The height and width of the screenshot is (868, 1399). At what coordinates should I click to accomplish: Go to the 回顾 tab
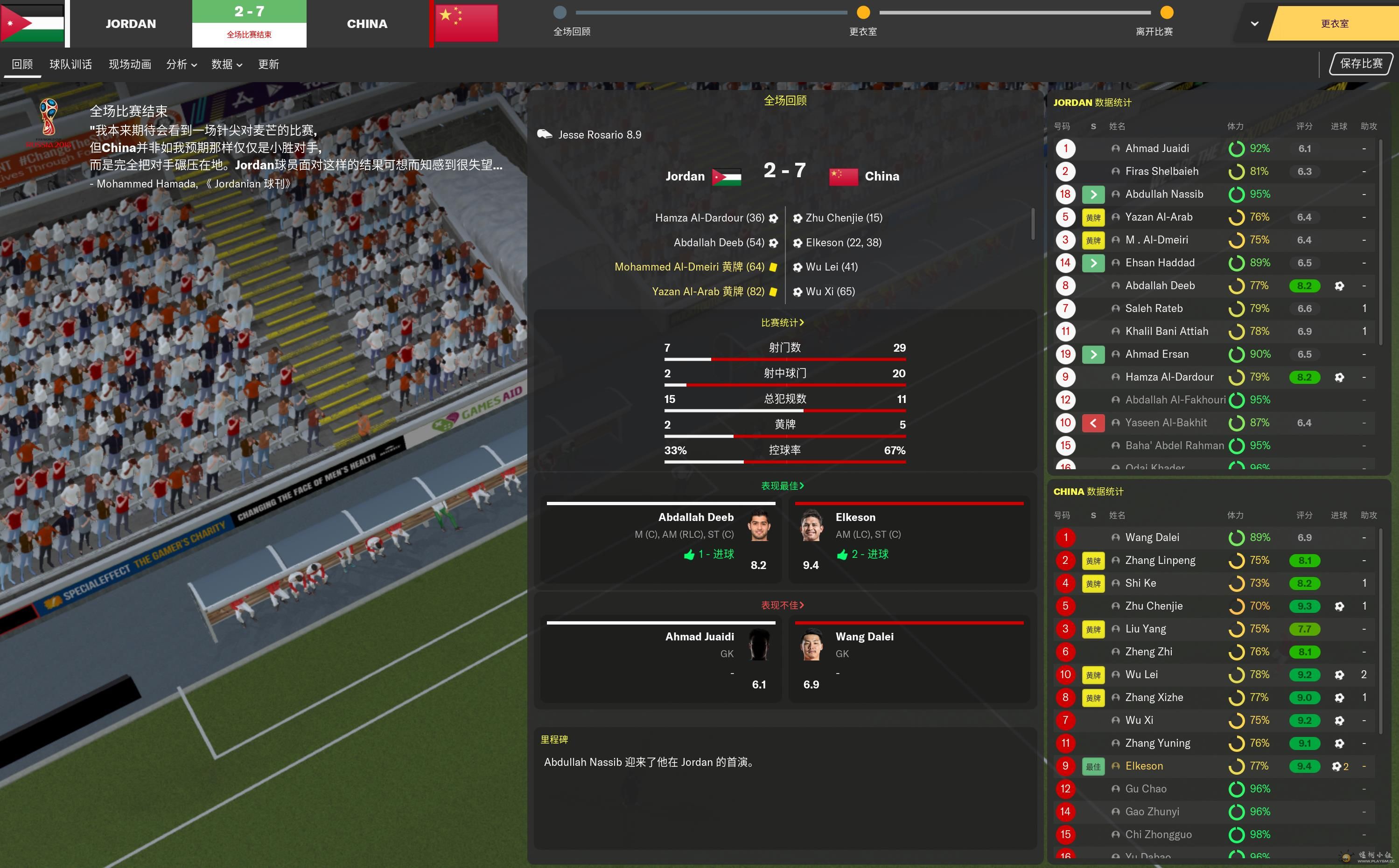click(22, 64)
